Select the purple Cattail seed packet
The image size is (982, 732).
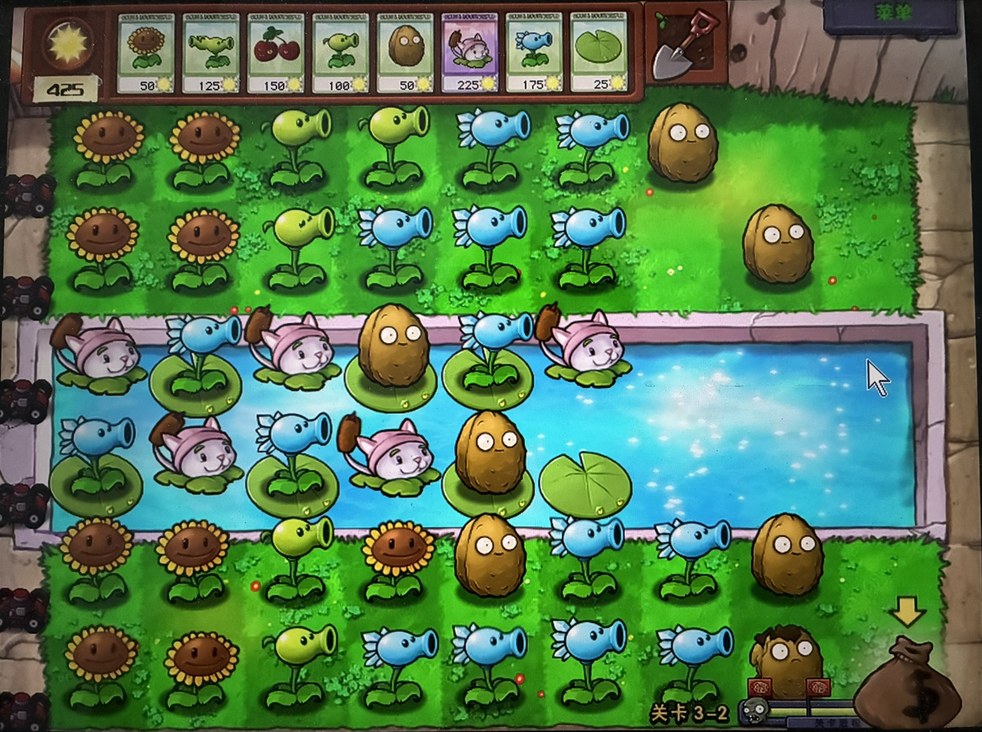pyautogui.click(x=469, y=53)
